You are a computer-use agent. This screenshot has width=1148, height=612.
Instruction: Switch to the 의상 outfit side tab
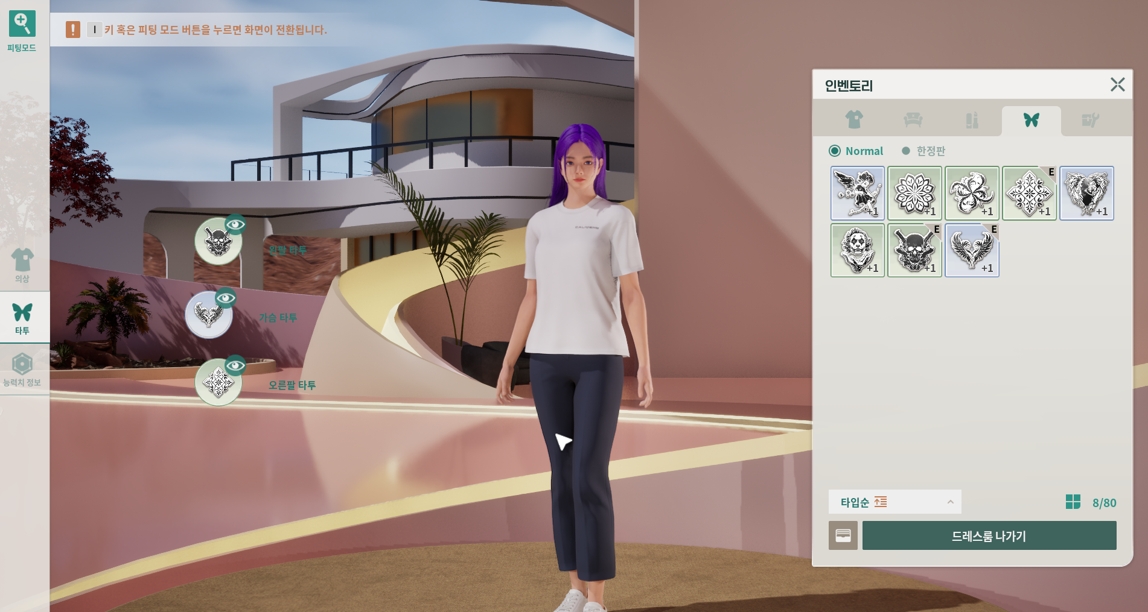pyautogui.click(x=22, y=265)
